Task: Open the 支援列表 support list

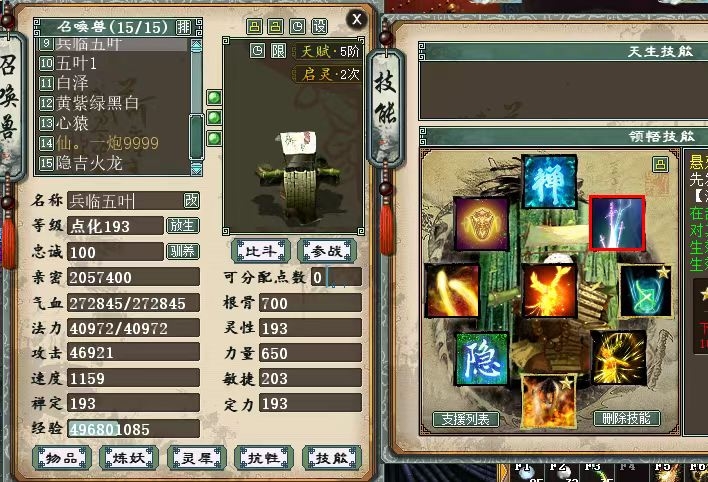Action: pyautogui.click(x=465, y=419)
